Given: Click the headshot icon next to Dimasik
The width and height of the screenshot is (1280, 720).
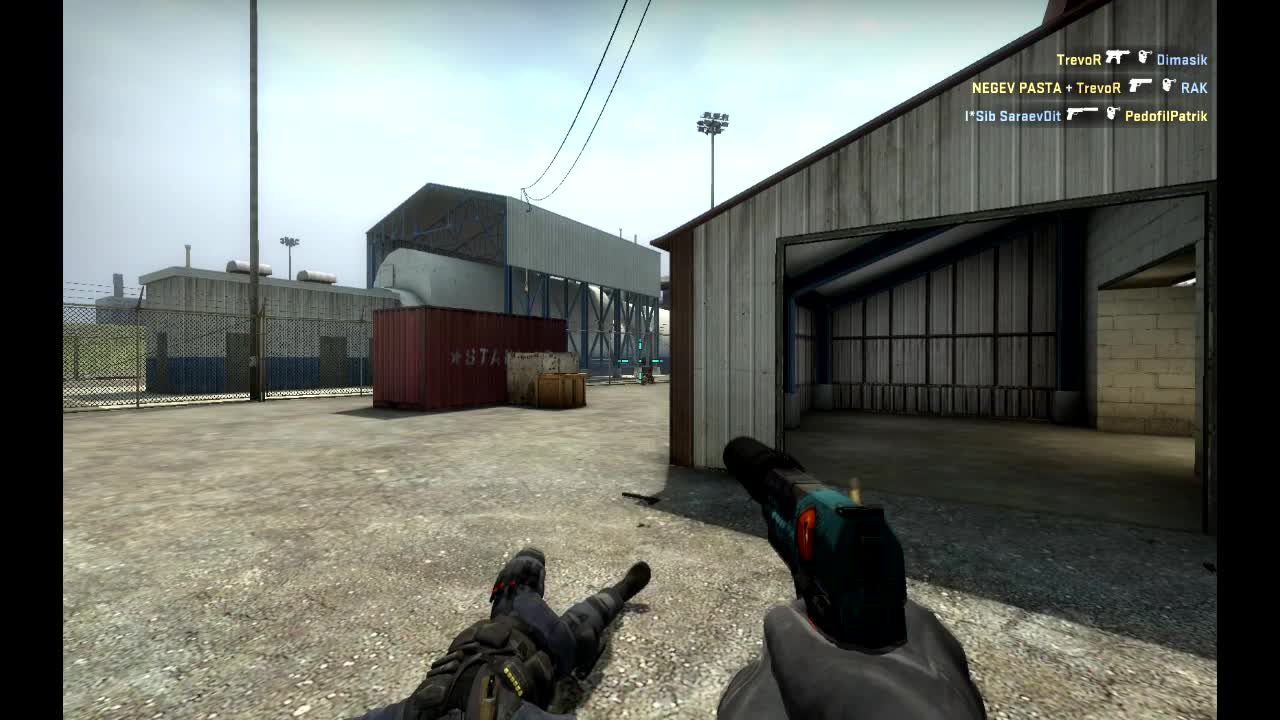Looking at the screenshot, I should pyautogui.click(x=1143, y=59).
